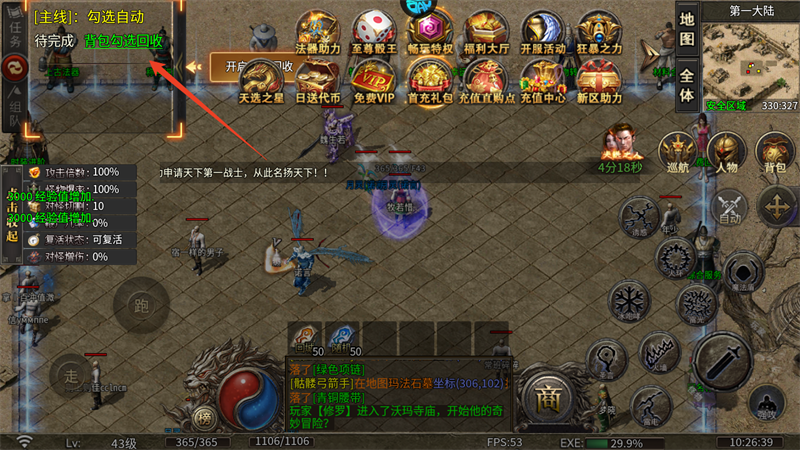
Task: Cast the snowflake ice skill
Action: [627, 303]
